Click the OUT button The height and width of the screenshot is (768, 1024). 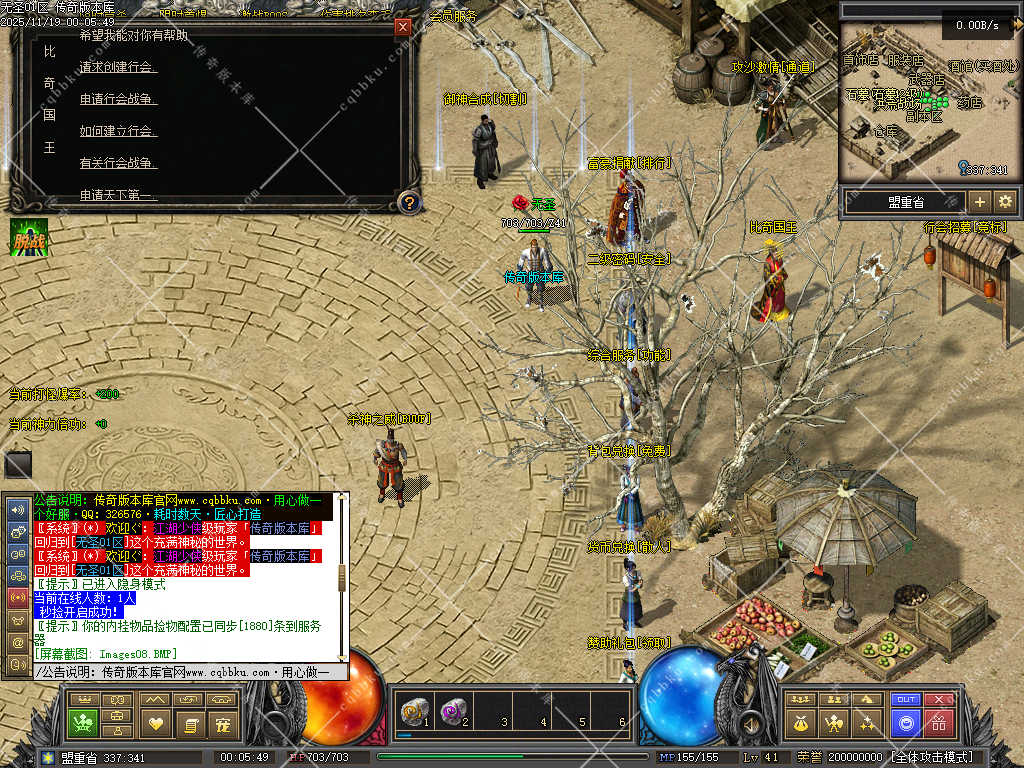906,699
